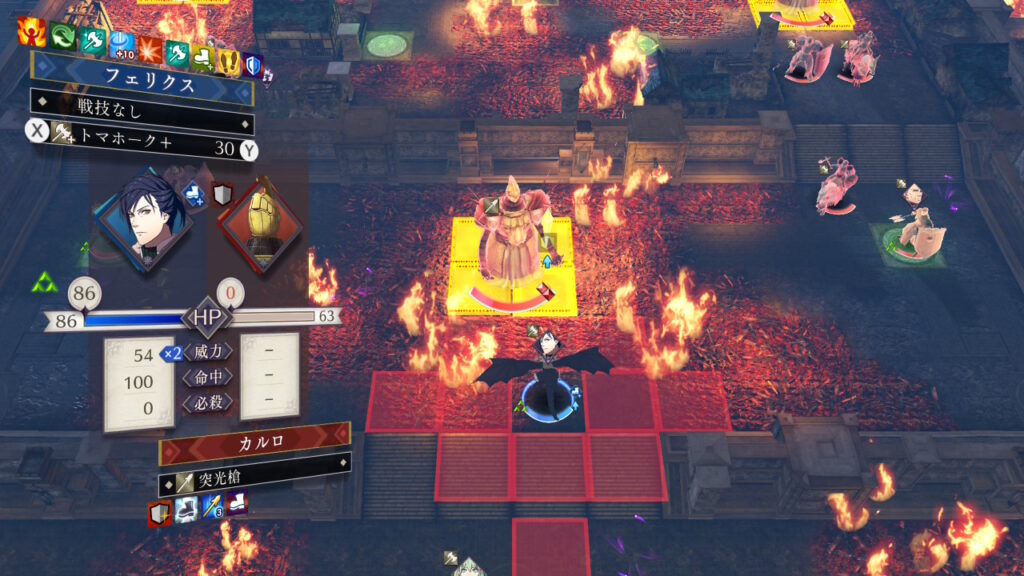Inspect the enemy's lance skill icon
This screenshot has height=576, width=1024.
pyautogui.click(x=212, y=509)
